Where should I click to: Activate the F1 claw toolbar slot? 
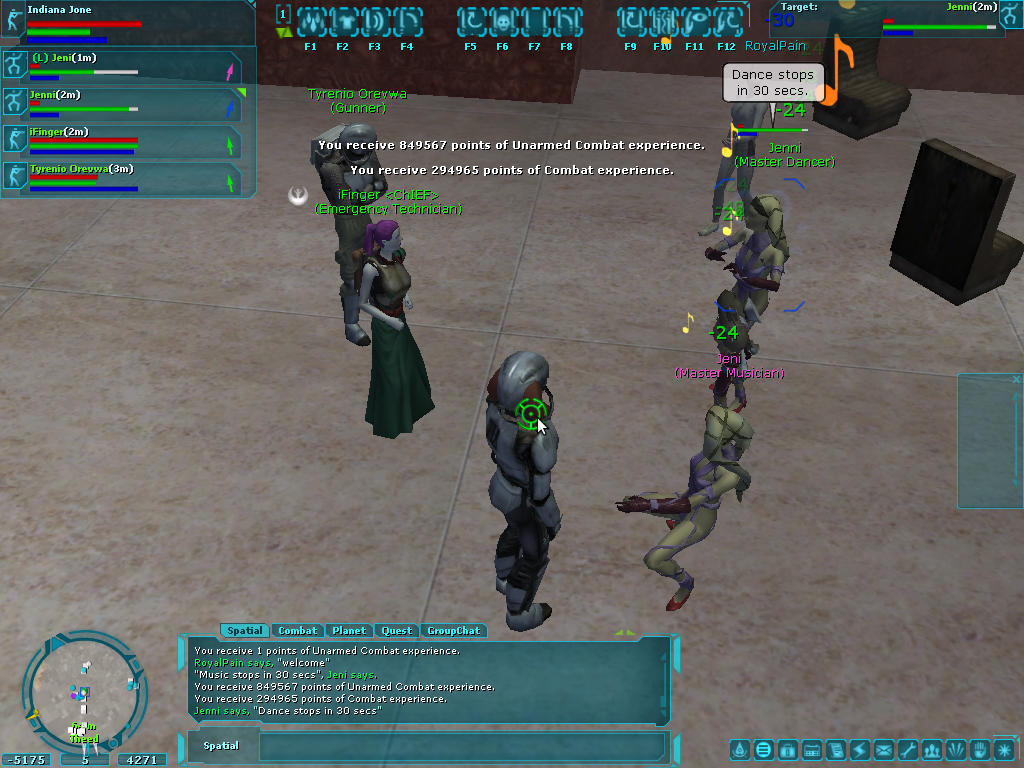pos(310,21)
